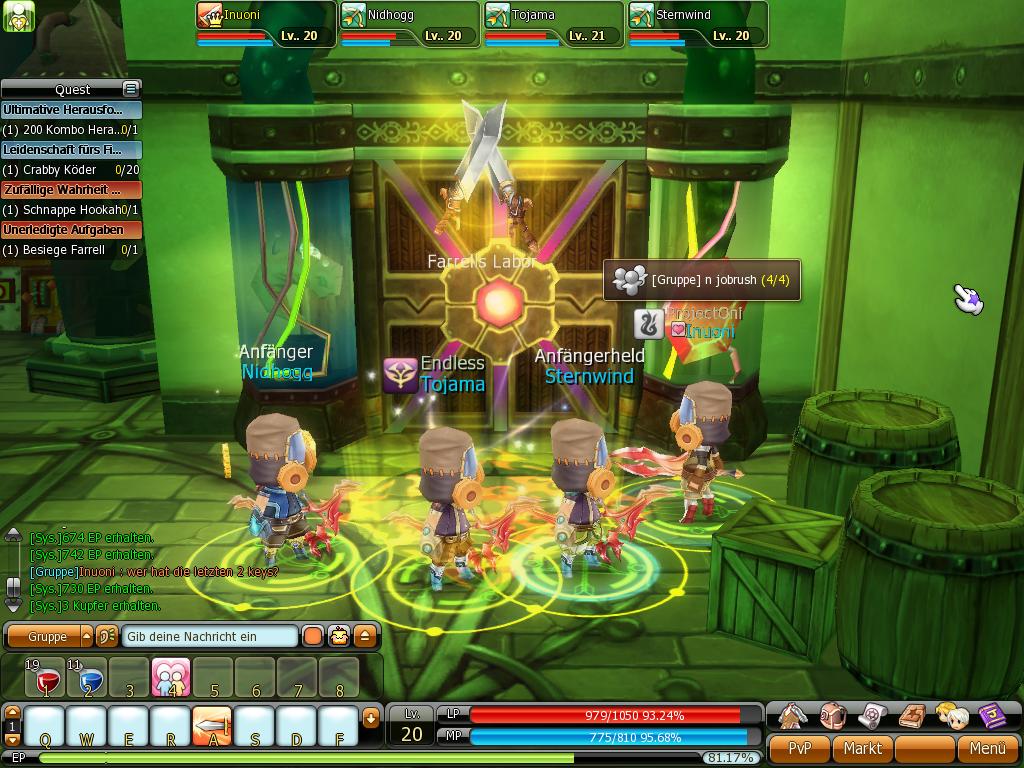
Task: Click the green heart buff icon
Action: pos(20,16)
